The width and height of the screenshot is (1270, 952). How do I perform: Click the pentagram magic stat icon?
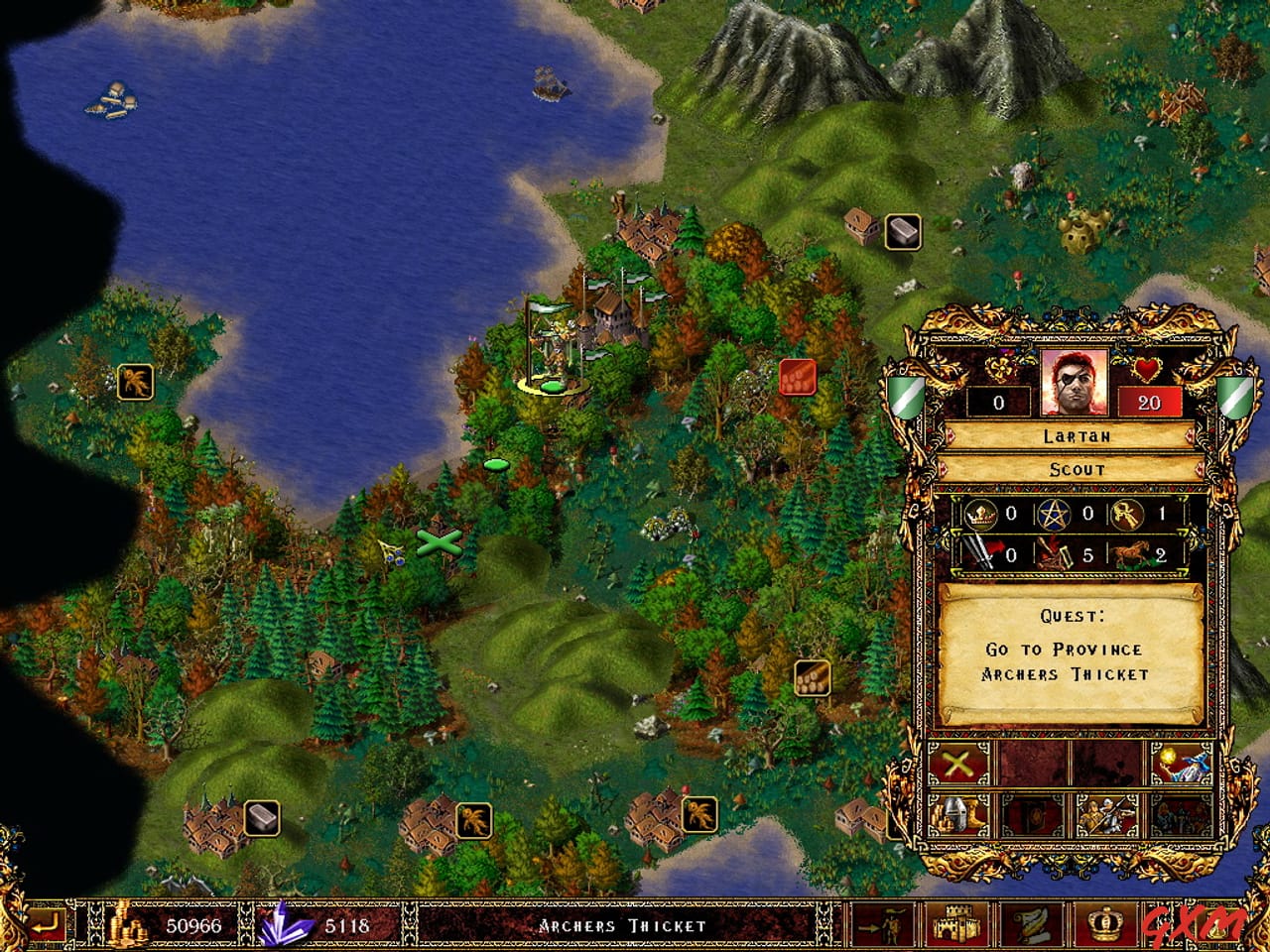tap(1056, 515)
